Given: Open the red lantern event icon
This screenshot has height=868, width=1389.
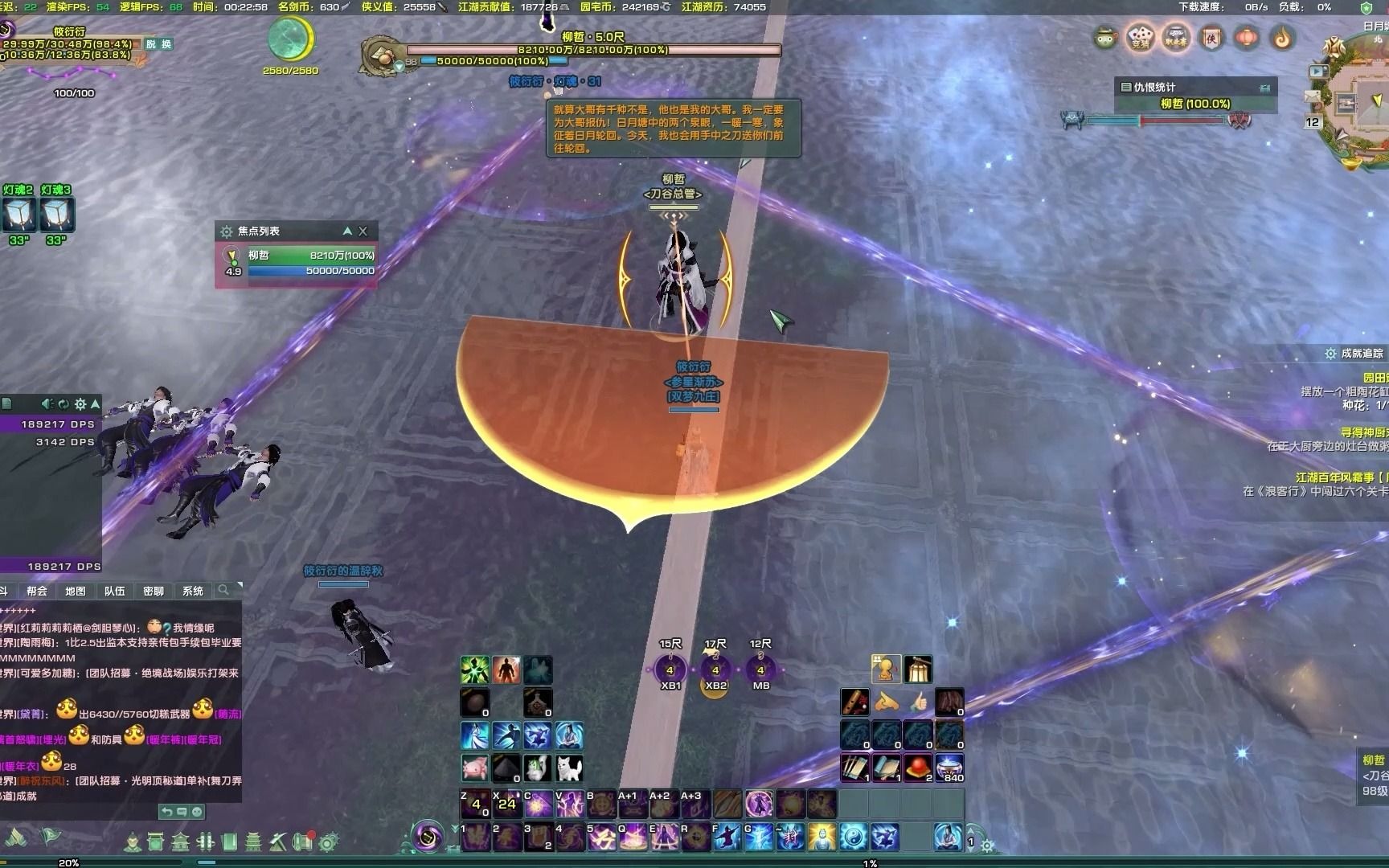Looking at the screenshot, I should 1247,38.
